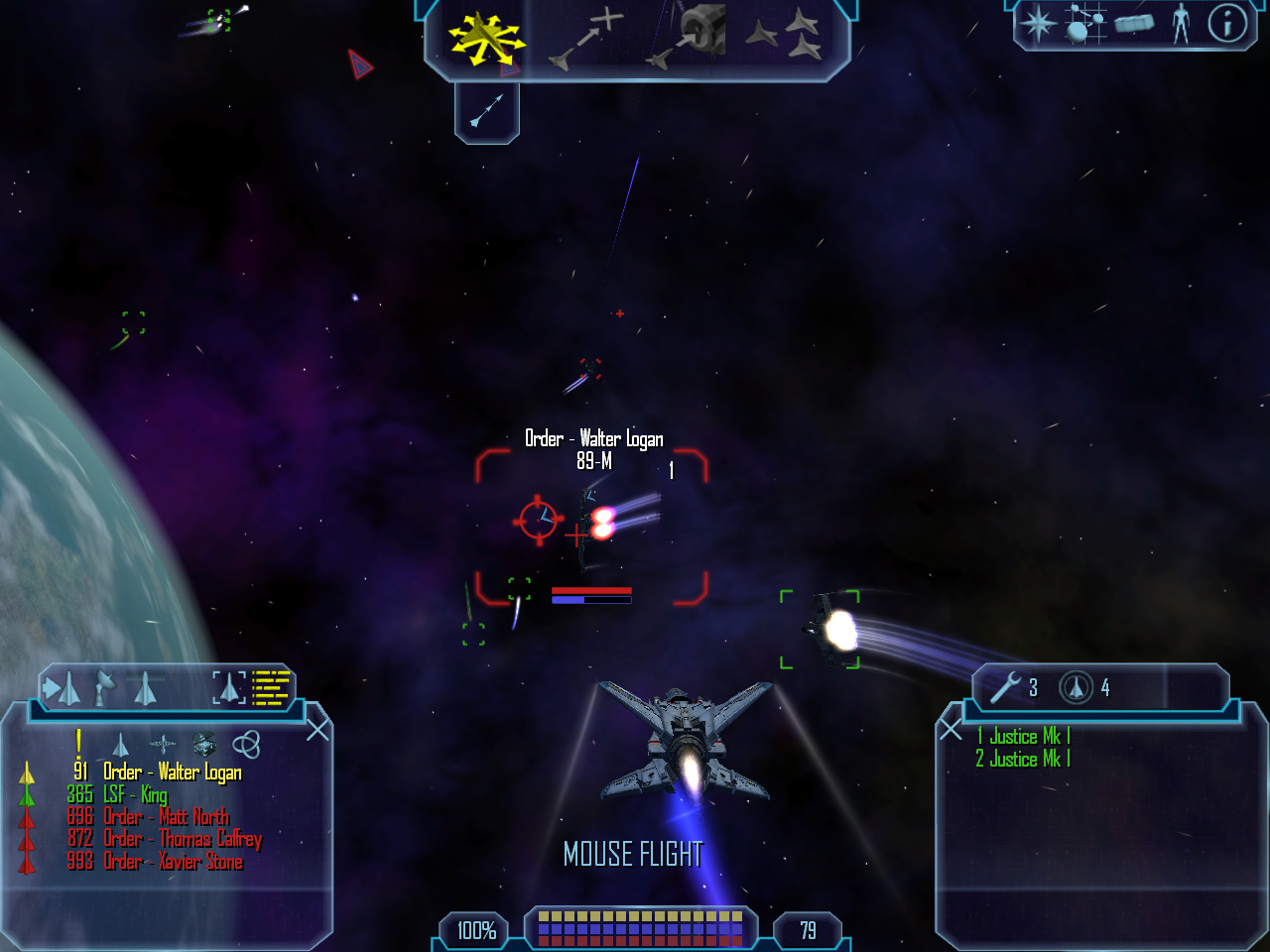Close the contact list panel
Viewport: 1270px width, 952px height.
pyautogui.click(x=317, y=731)
